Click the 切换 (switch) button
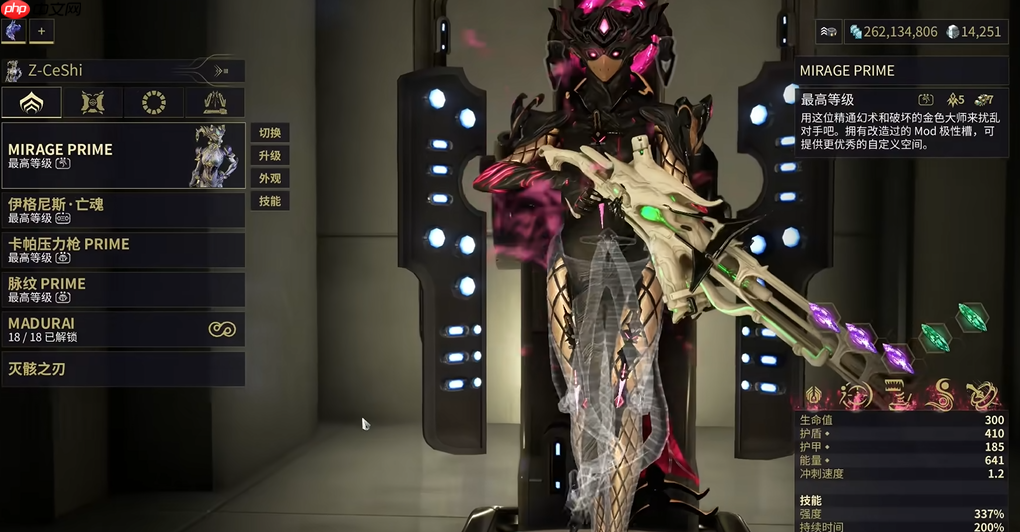1020x532 pixels. [269, 133]
